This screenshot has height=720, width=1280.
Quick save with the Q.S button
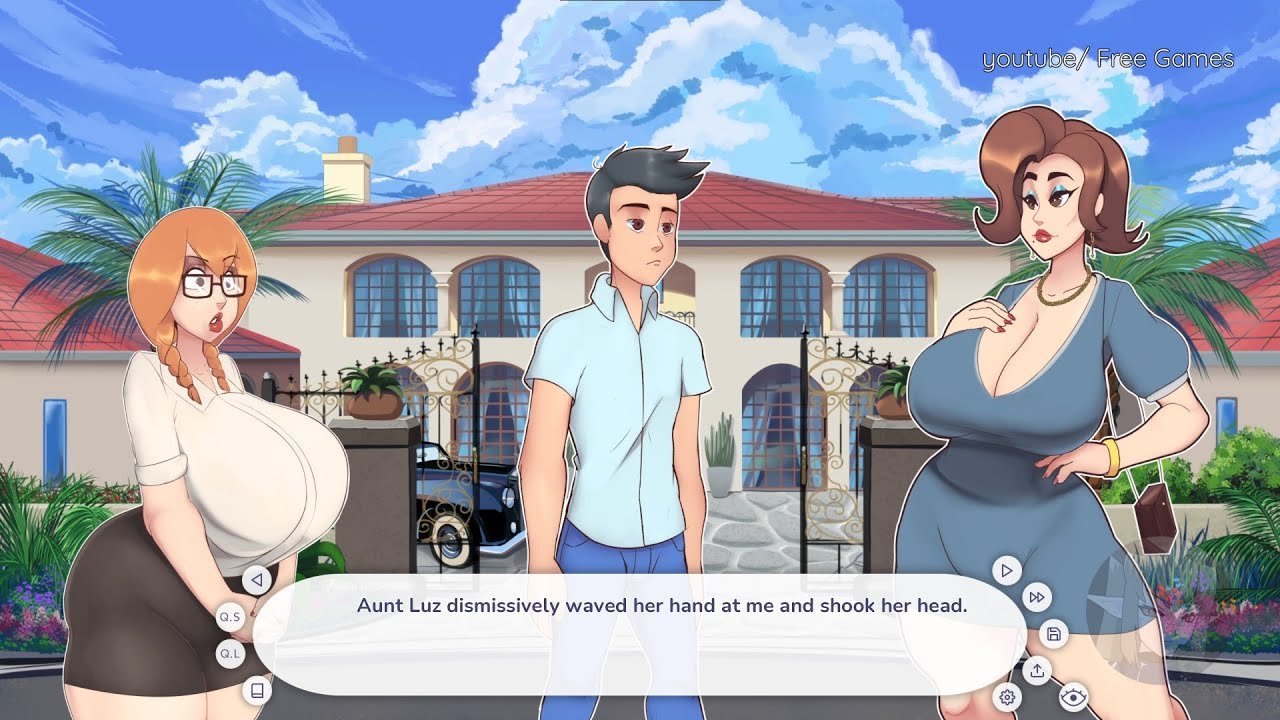coord(231,617)
